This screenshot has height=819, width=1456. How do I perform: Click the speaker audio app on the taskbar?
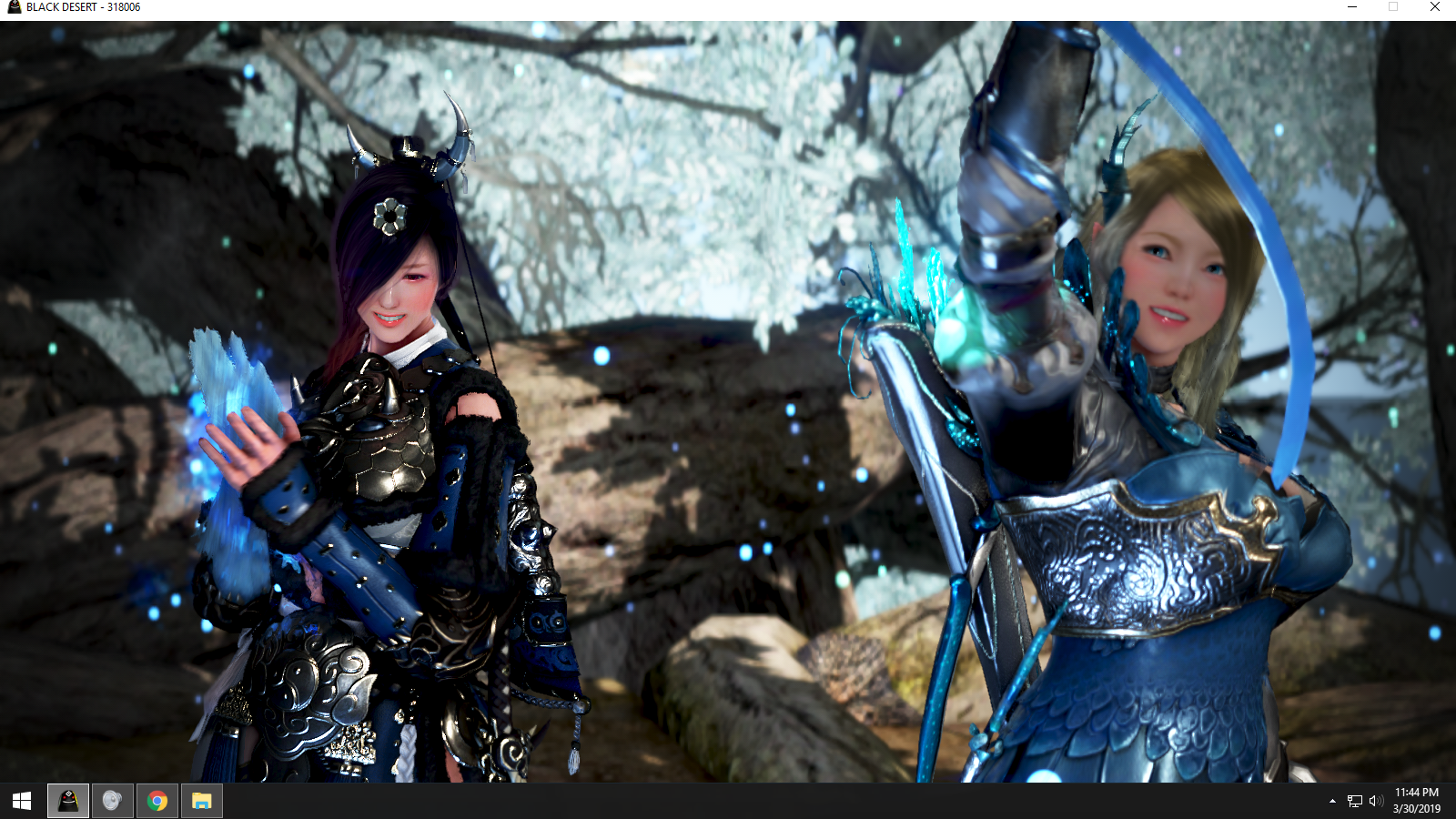[111, 802]
